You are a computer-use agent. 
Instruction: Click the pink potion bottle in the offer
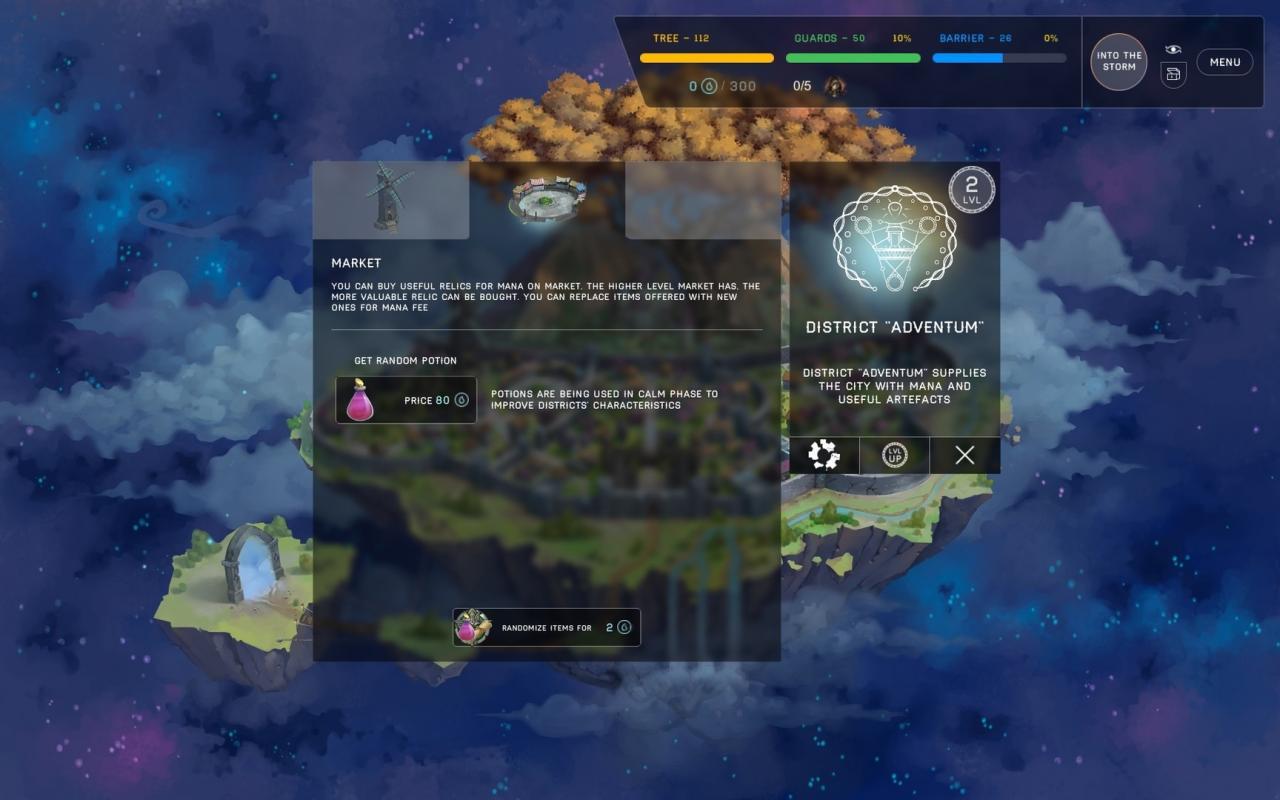point(360,399)
